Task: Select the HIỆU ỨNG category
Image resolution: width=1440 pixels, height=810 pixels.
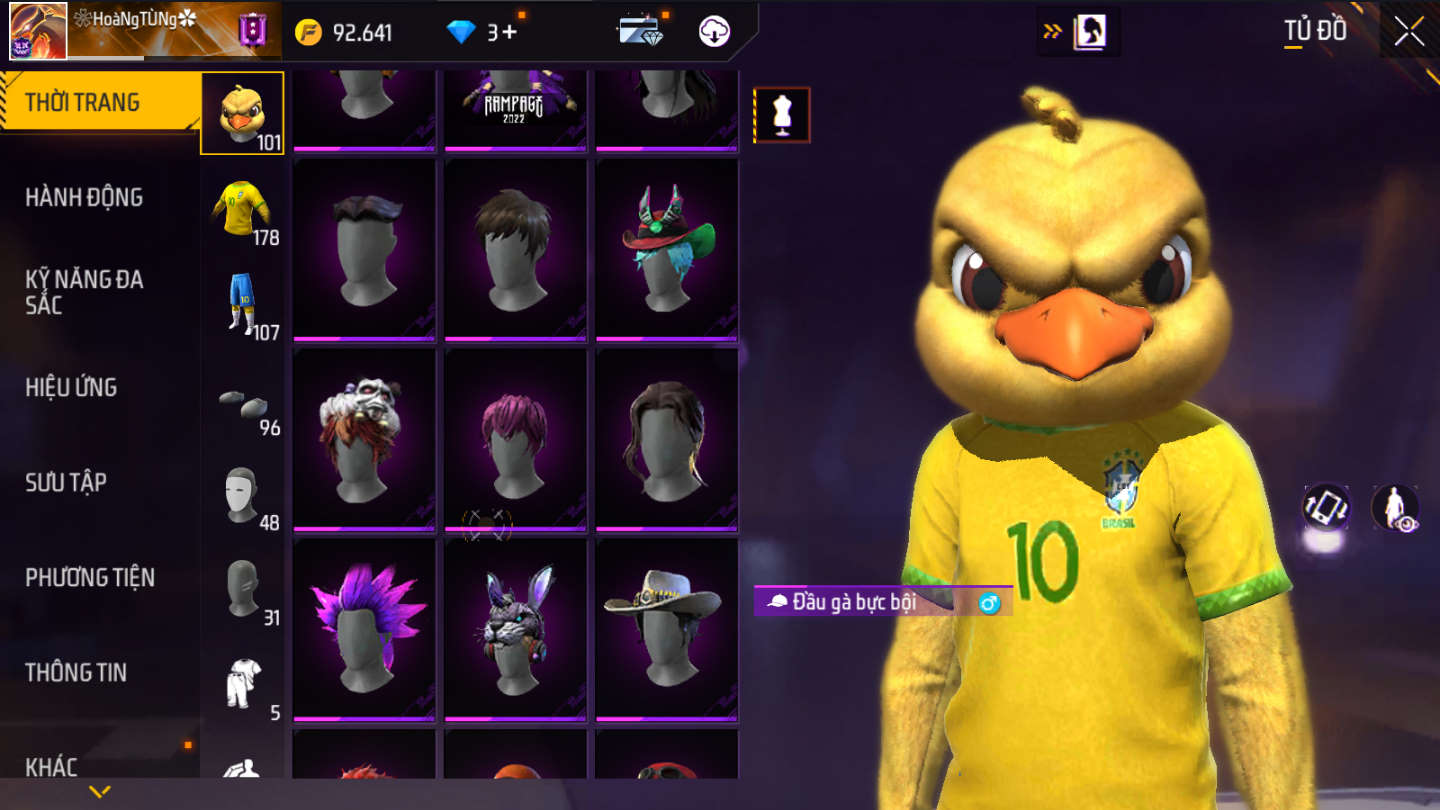Action: pos(71,387)
